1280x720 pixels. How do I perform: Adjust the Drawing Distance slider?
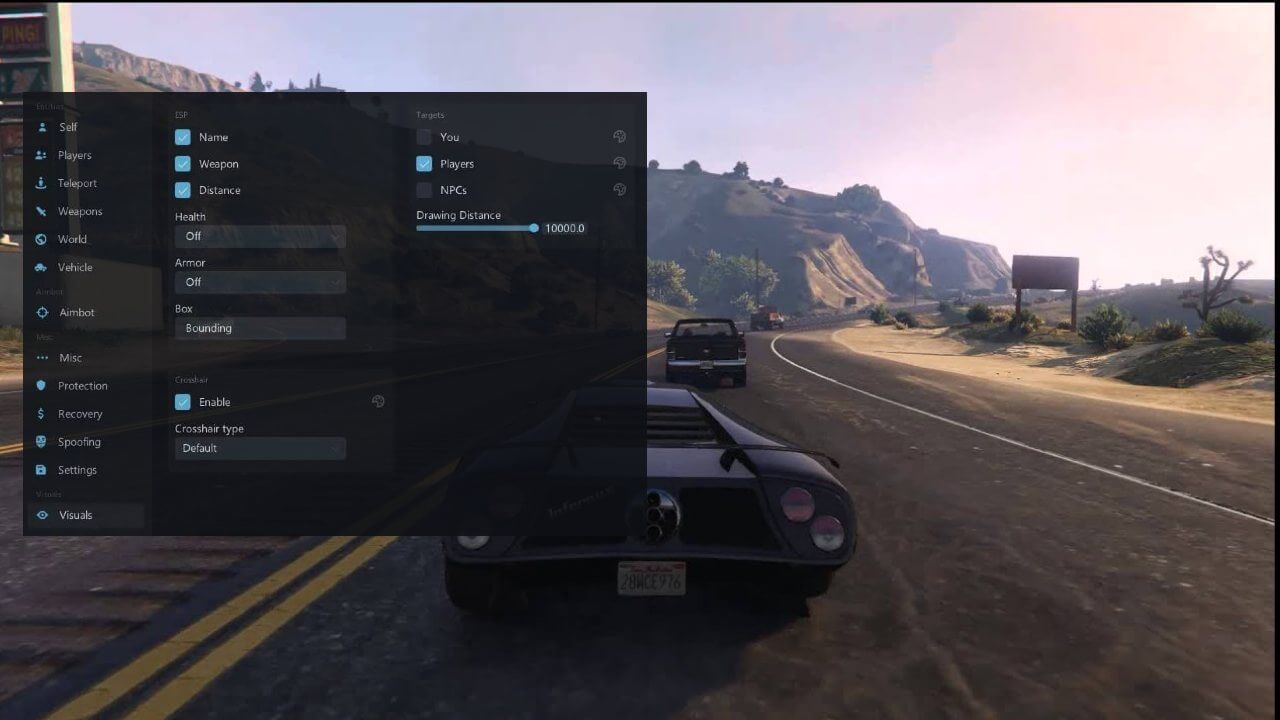(534, 228)
